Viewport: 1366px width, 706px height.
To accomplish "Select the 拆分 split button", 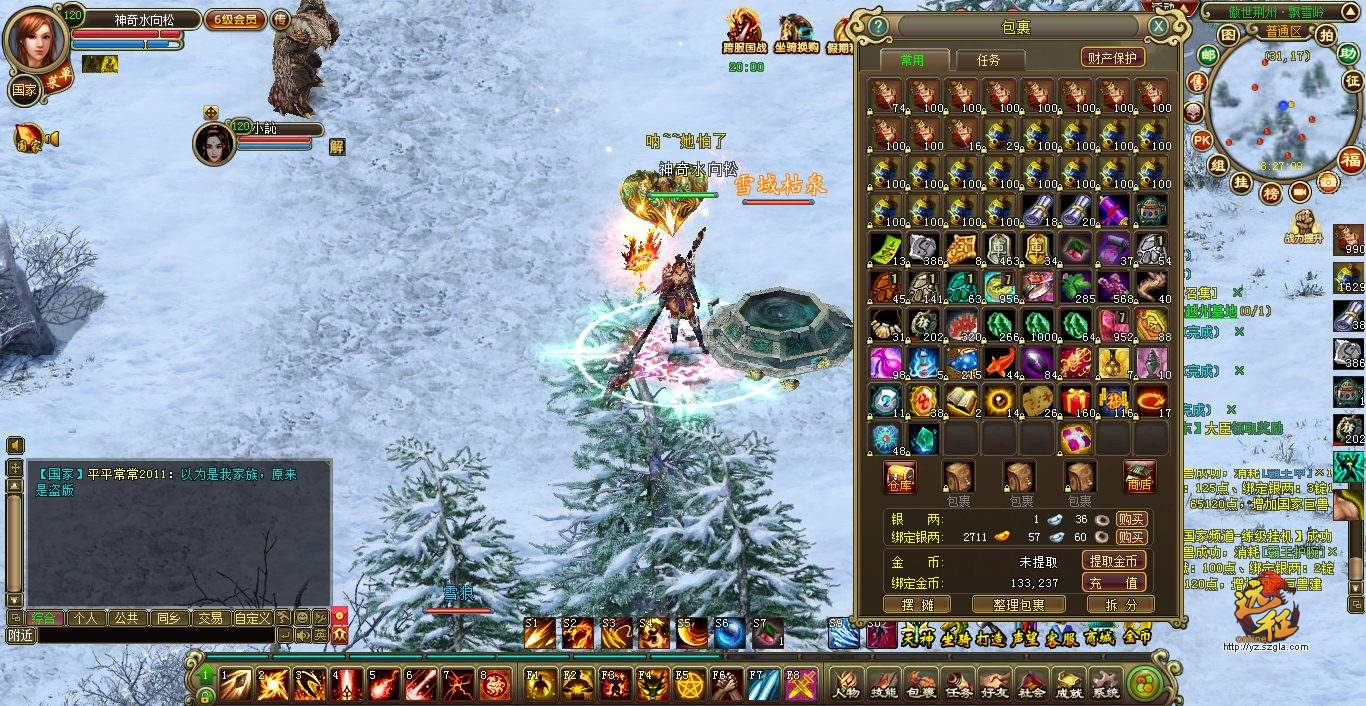I will 1120,605.
